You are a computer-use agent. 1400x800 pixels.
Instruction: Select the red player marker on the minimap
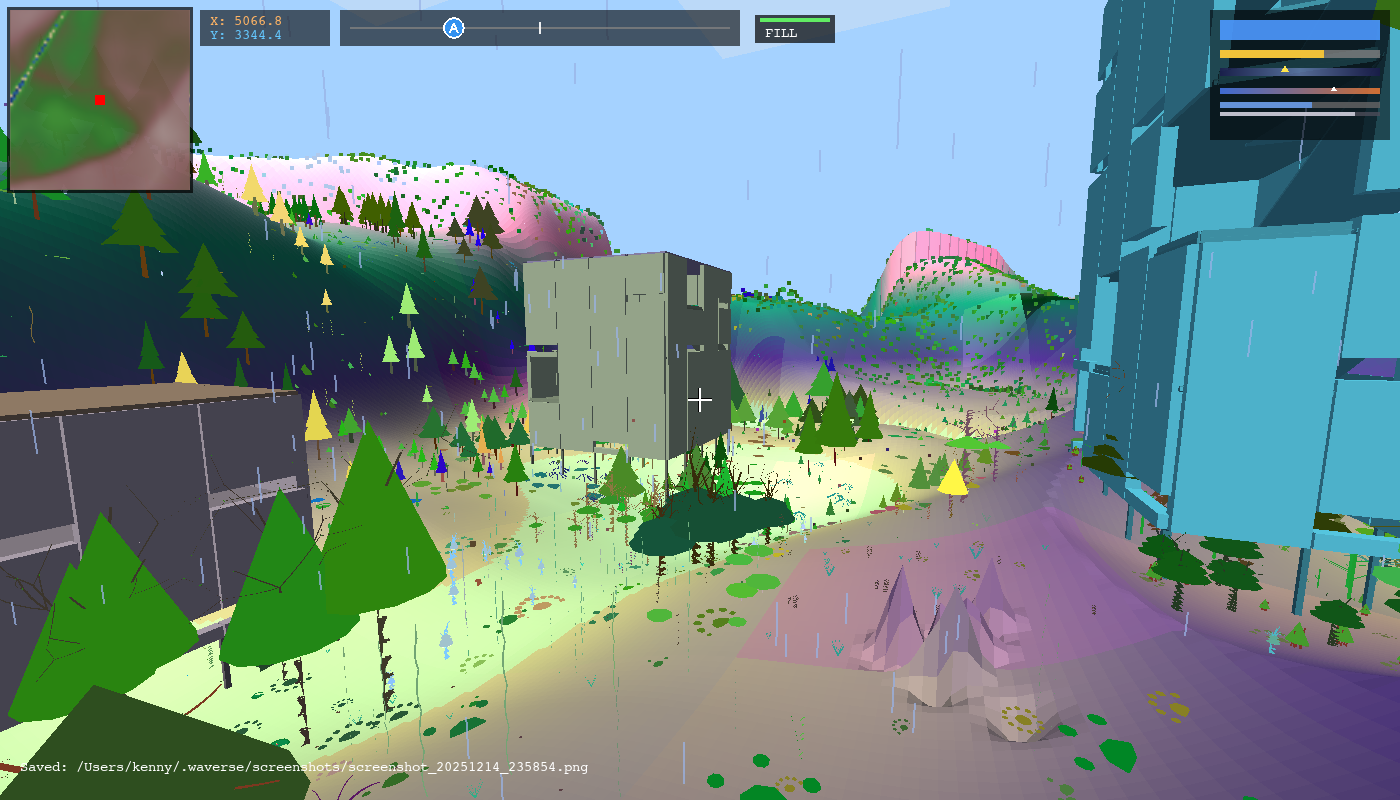pos(98,101)
